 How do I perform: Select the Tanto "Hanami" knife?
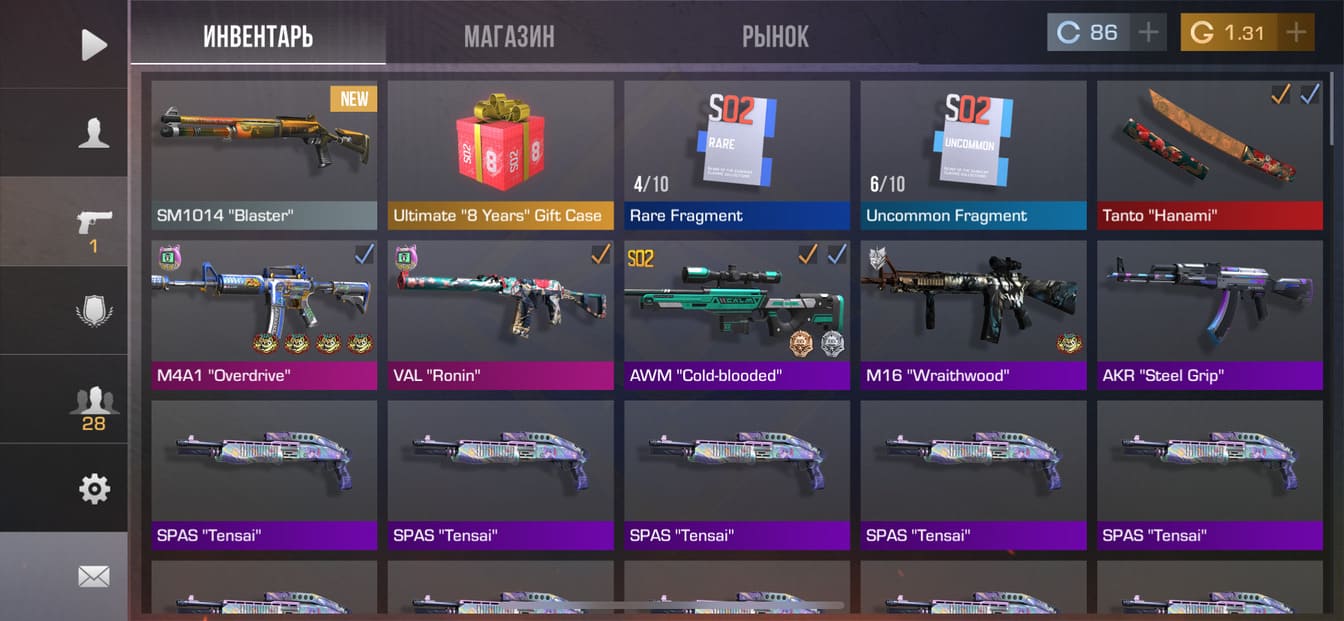[1209, 155]
